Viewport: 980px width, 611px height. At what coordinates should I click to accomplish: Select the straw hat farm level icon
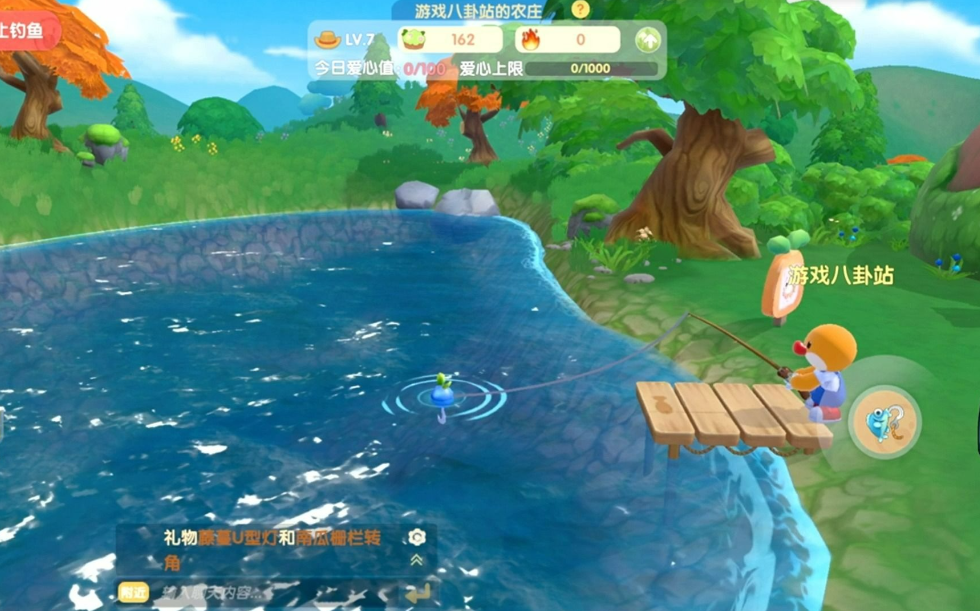pyautogui.click(x=327, y=40)
